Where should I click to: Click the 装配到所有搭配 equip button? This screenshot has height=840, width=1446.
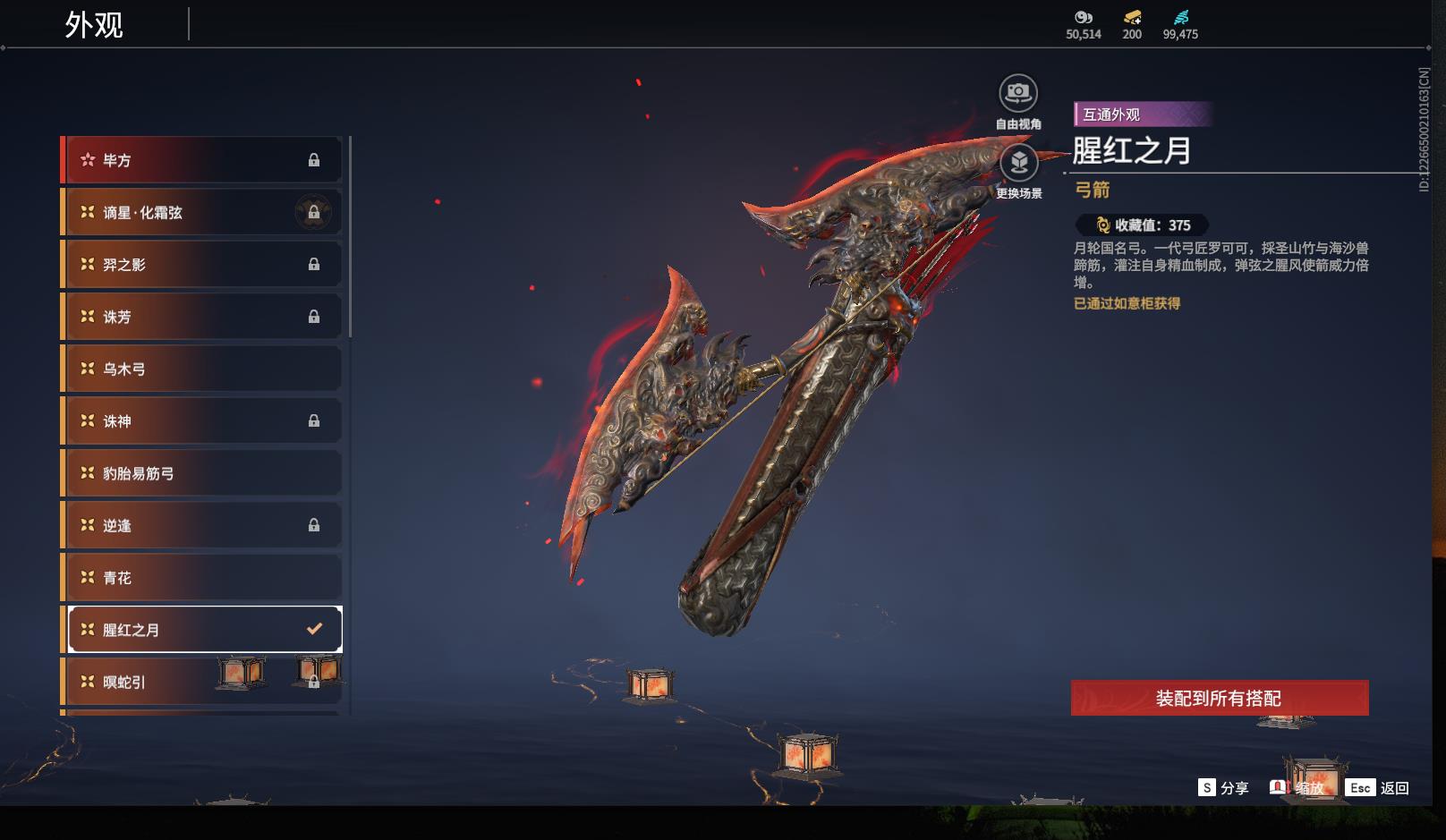(1219, 698)
